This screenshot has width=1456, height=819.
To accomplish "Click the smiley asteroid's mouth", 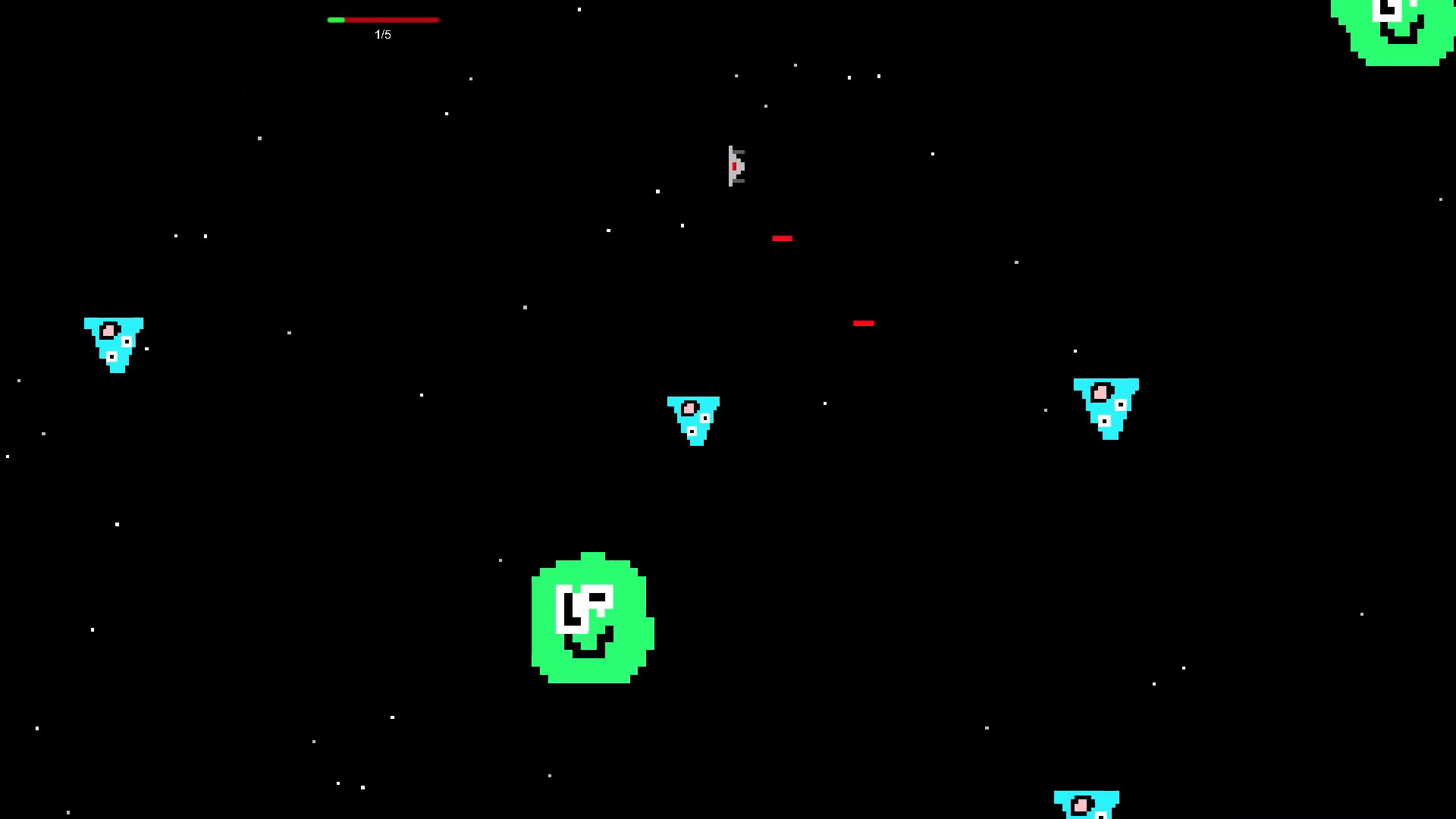I will click(590, 651).
